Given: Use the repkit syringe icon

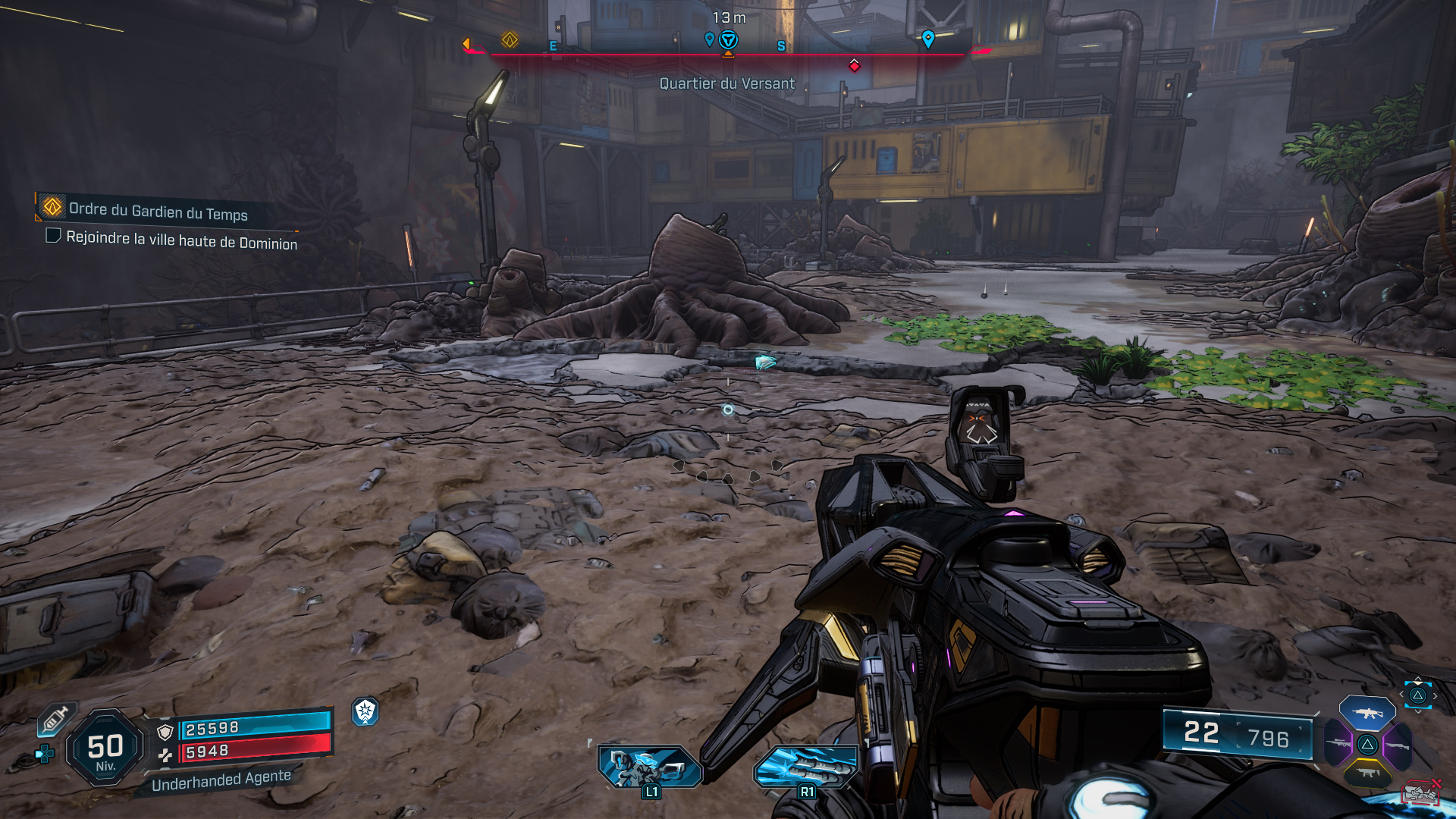Looking at the screenshot, I should pos(55,719).
